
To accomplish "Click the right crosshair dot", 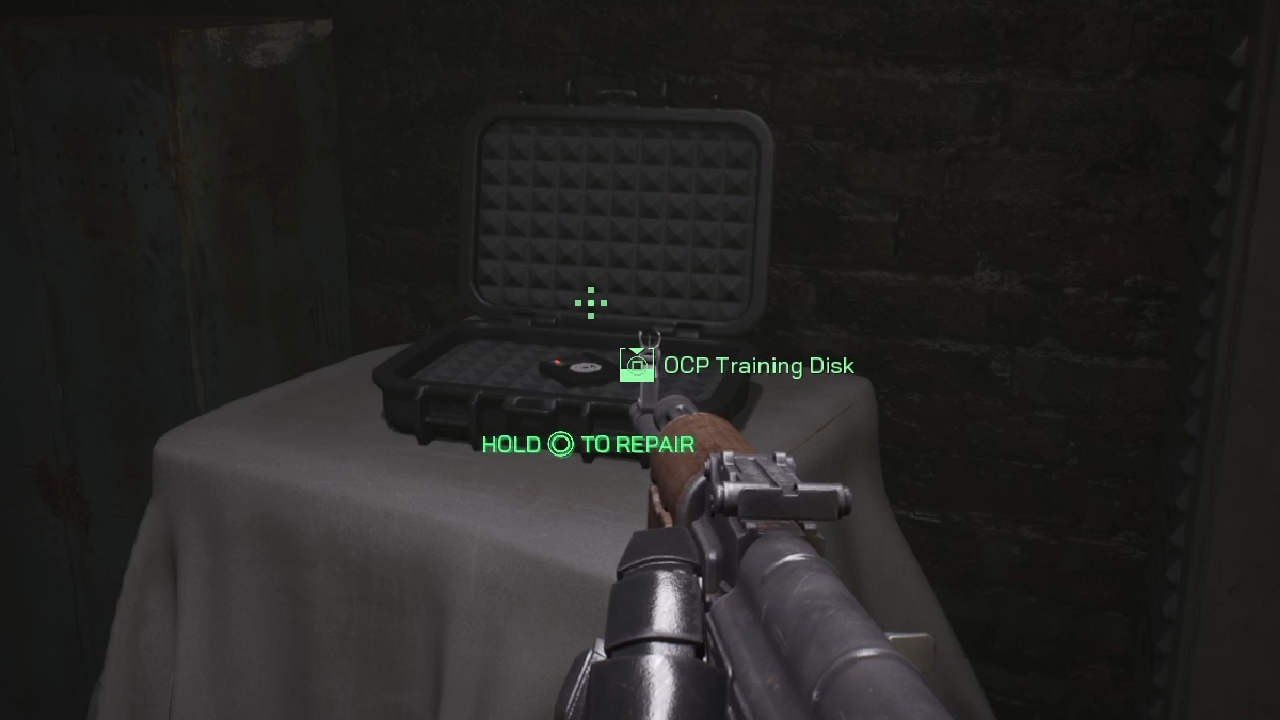I will 604,303.
